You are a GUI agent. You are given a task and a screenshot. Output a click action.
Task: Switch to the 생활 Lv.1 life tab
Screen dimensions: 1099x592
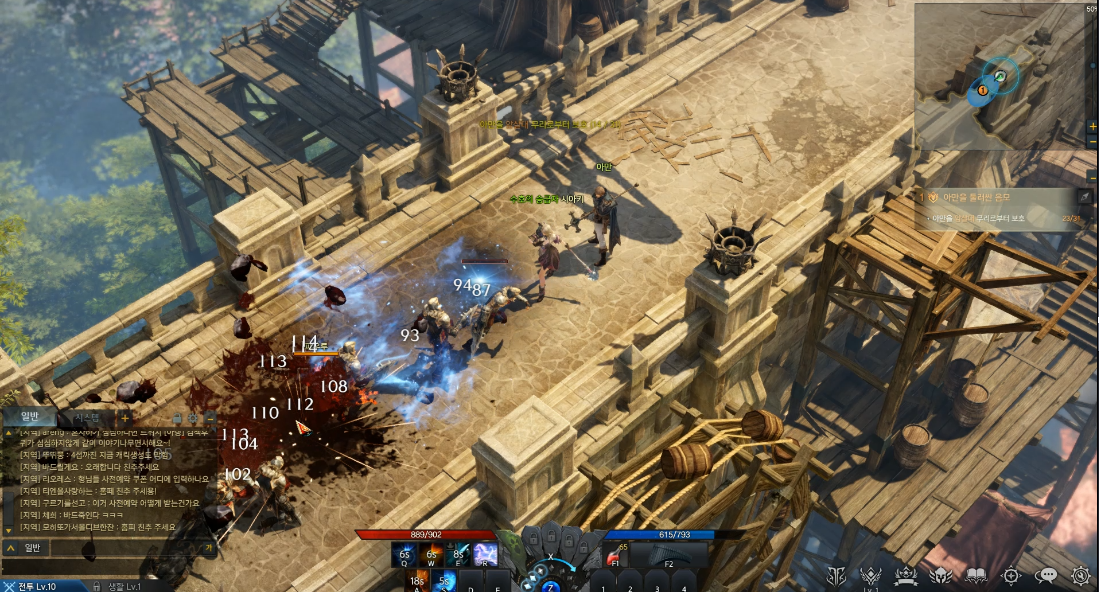tap(118, 586)
